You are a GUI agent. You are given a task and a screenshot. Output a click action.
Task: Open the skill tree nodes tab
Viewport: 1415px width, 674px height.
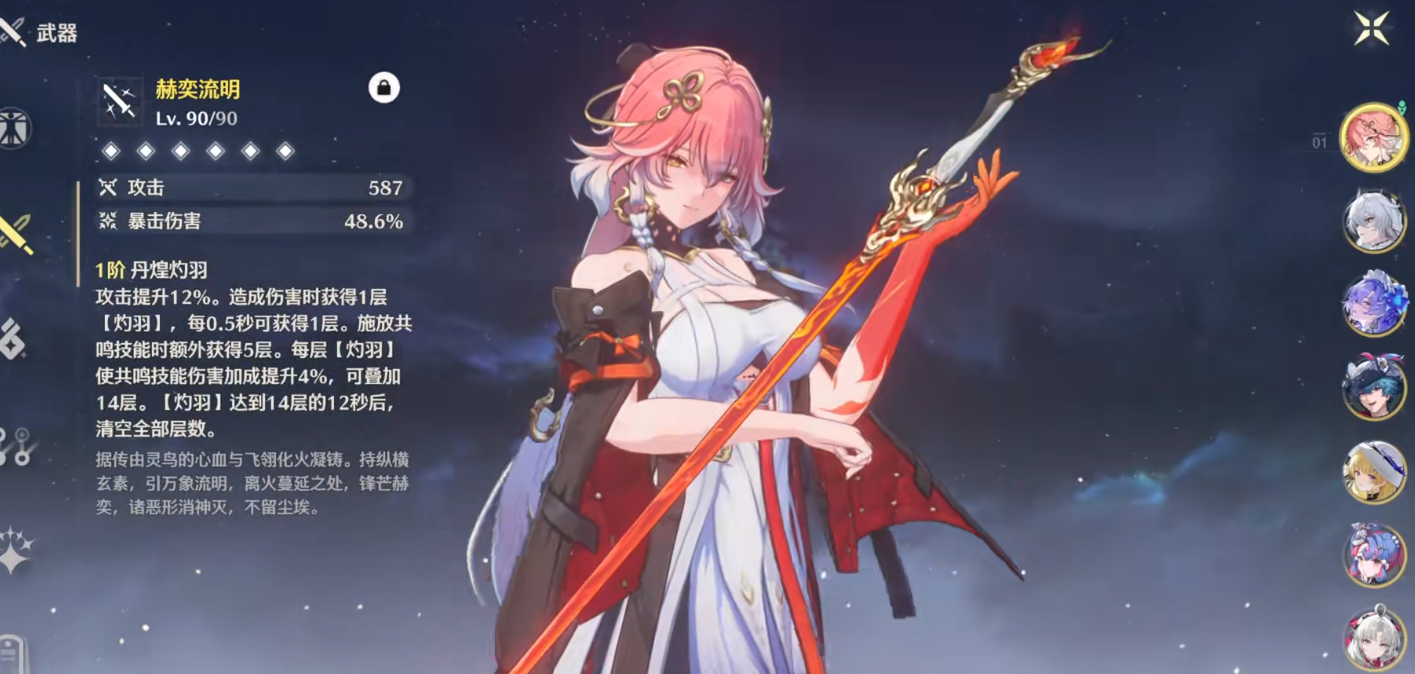[14, 446]
